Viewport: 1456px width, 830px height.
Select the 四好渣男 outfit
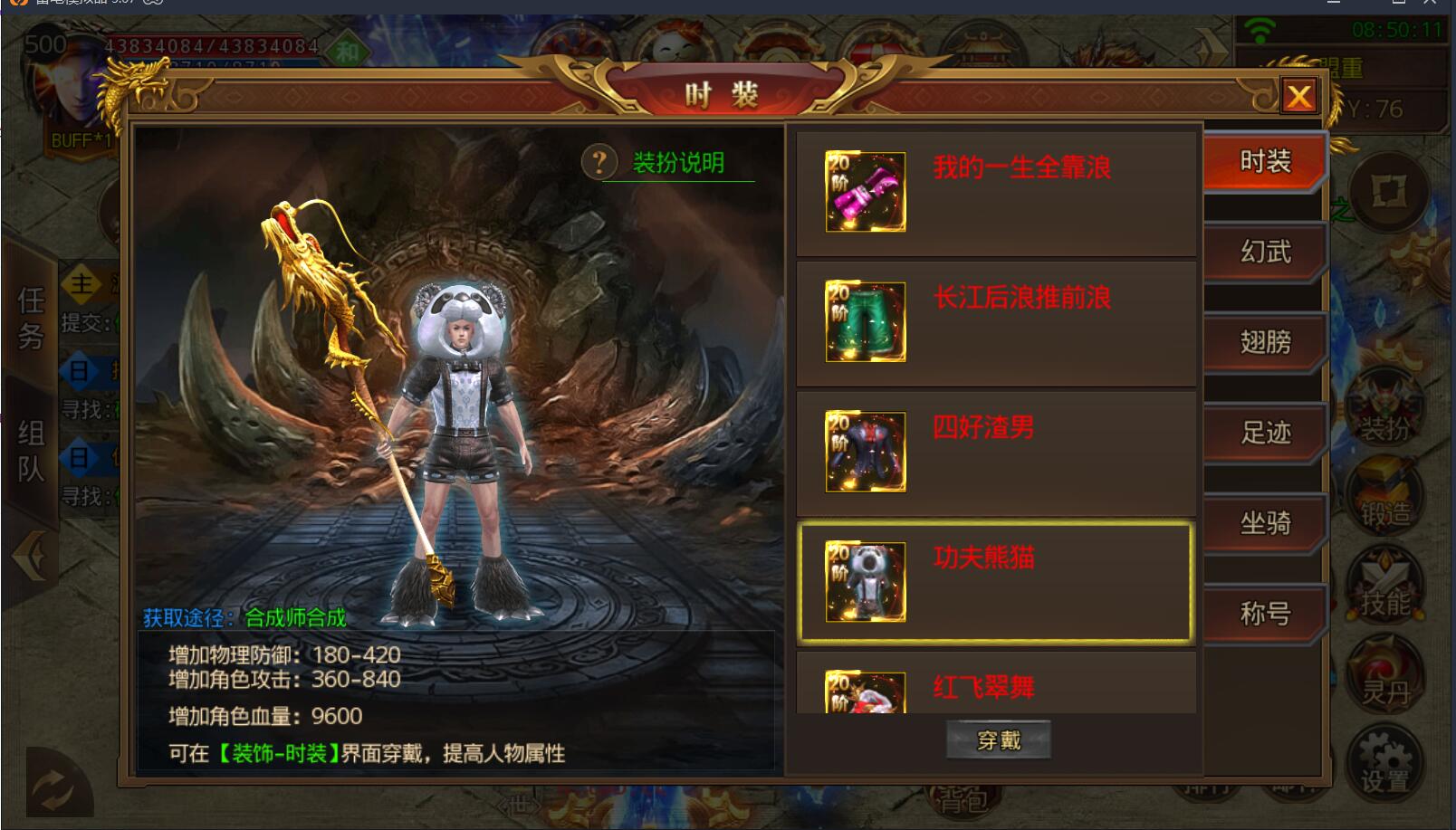pyautogui.click(x=996, y=453)
